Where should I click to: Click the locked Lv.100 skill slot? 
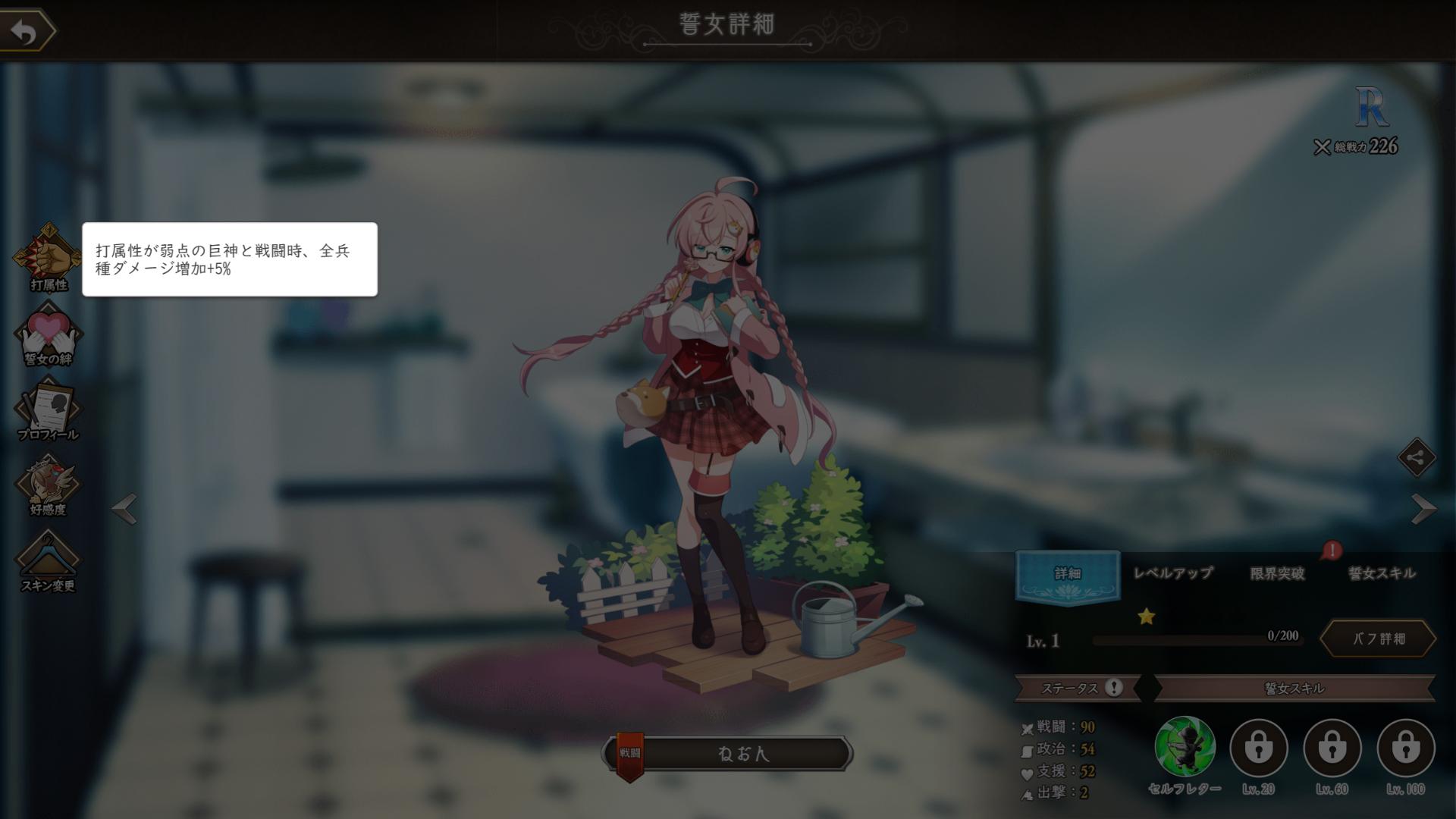click(x=1405, y=748)
